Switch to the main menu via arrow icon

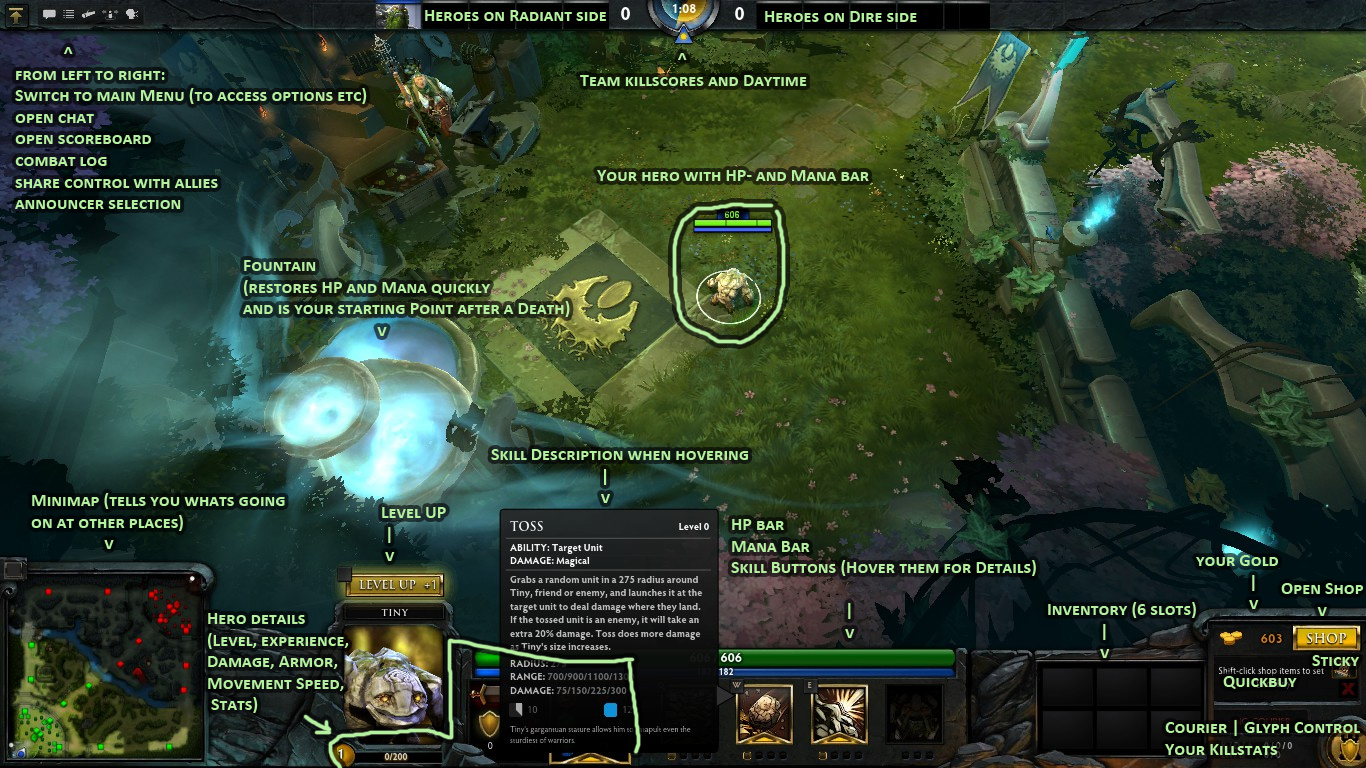15,14
